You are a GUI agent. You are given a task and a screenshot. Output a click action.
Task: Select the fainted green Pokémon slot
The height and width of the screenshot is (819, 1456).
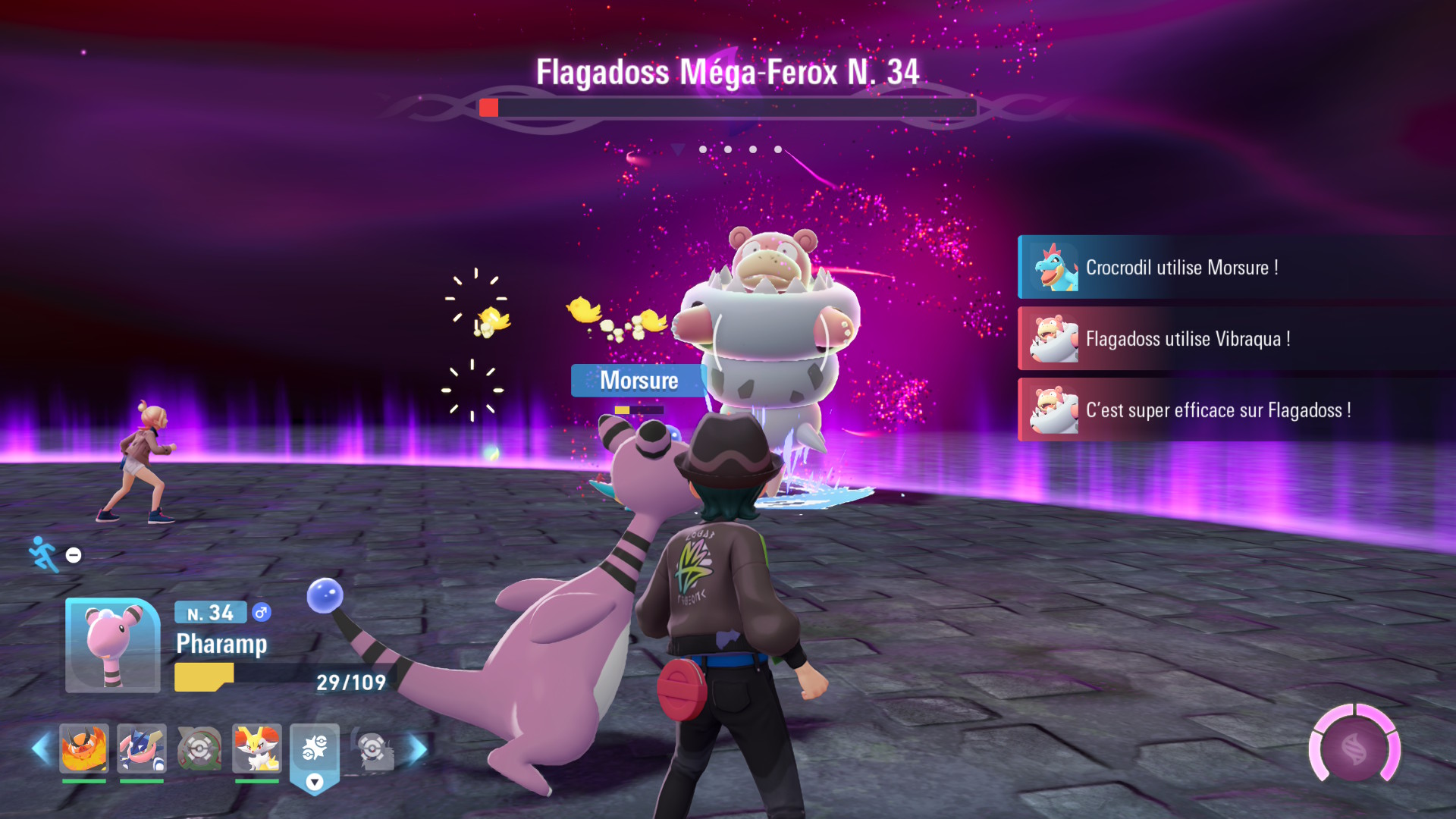[x=199, y=748]
